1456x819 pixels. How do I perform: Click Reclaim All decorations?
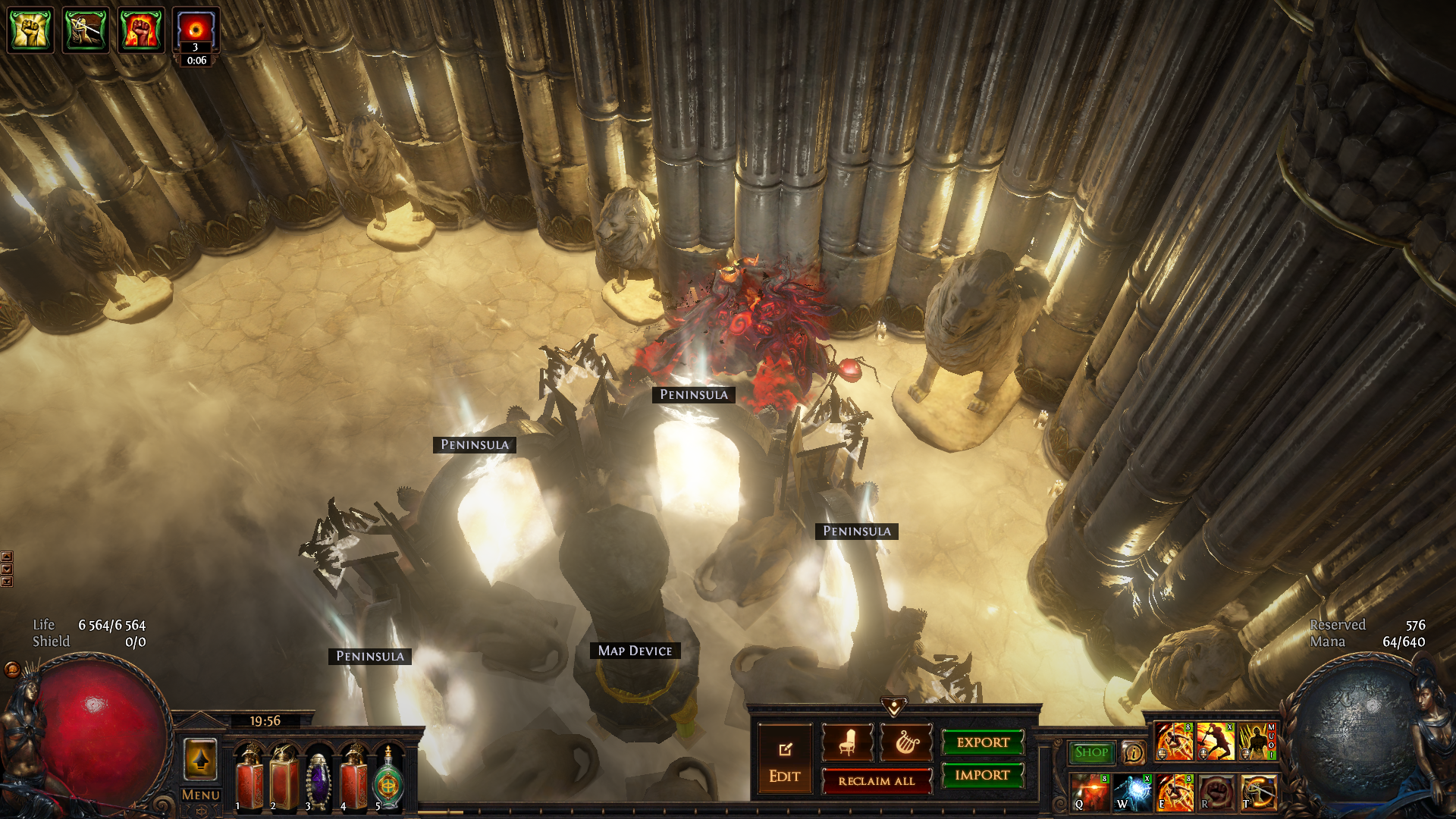[877, 781]
